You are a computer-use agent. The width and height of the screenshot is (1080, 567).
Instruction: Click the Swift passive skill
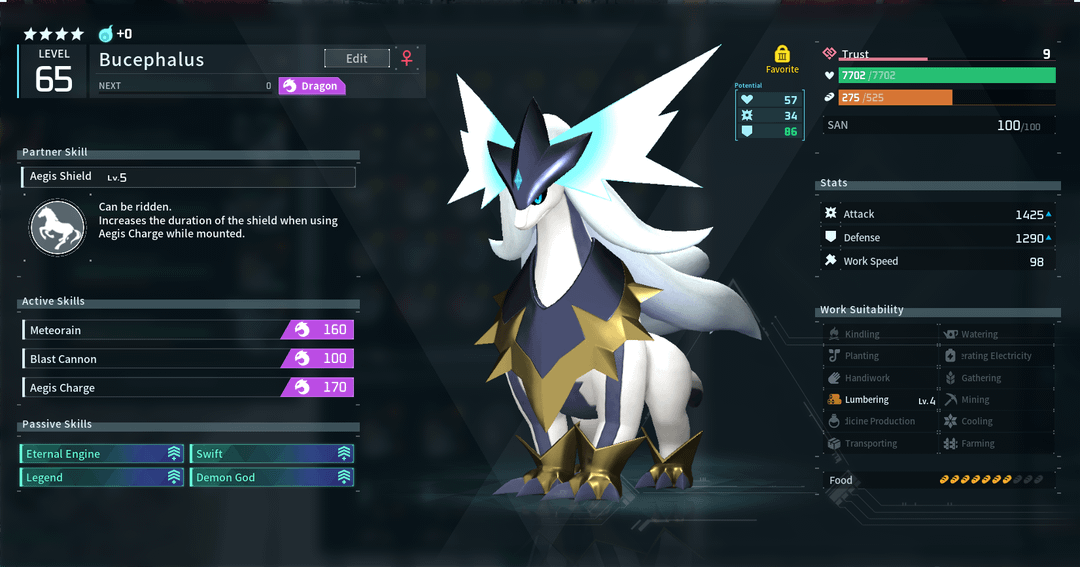(272, 454)
